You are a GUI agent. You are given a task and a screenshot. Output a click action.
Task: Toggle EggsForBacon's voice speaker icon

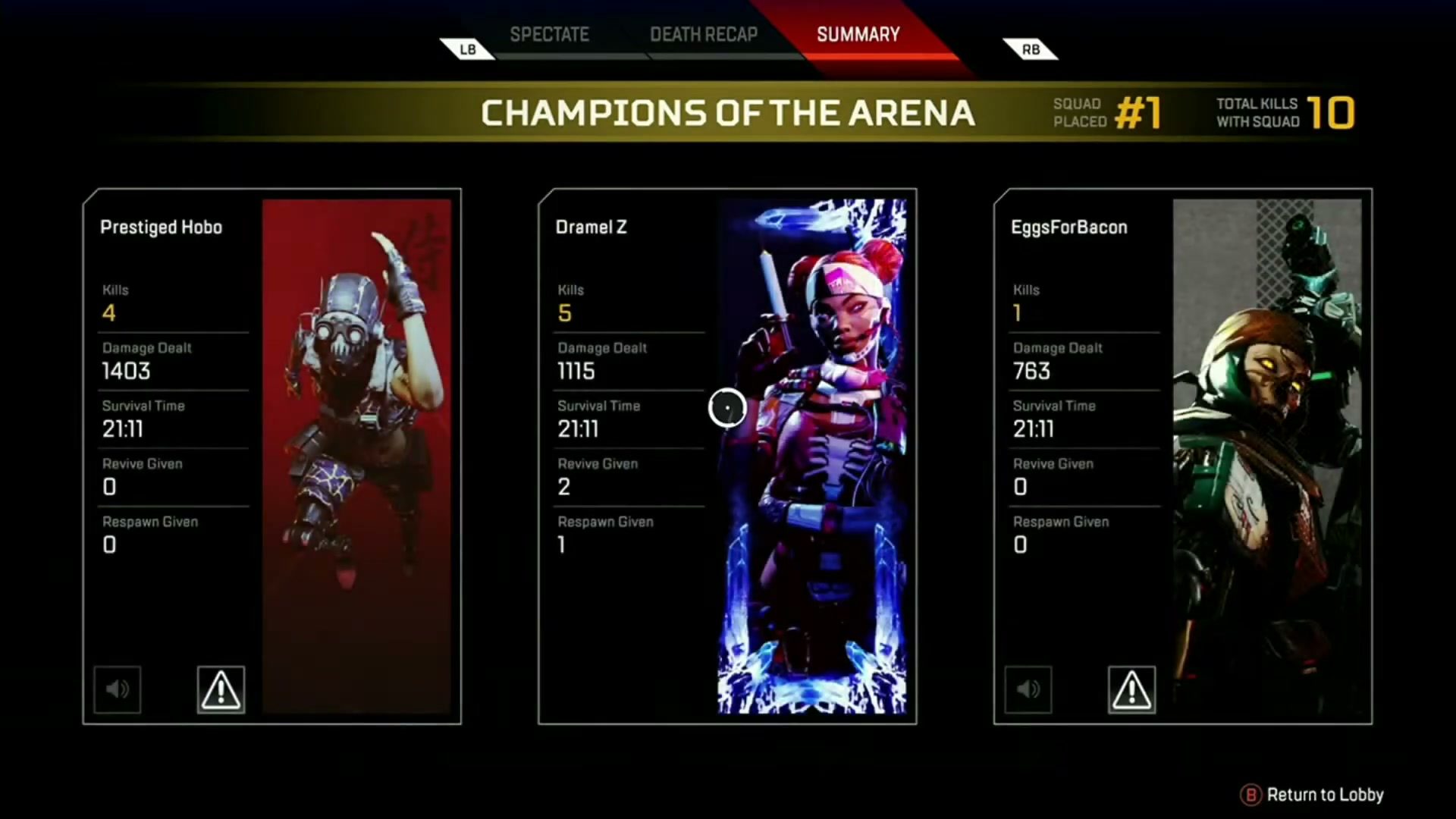pyautogui.click(x=1028, y=689)
